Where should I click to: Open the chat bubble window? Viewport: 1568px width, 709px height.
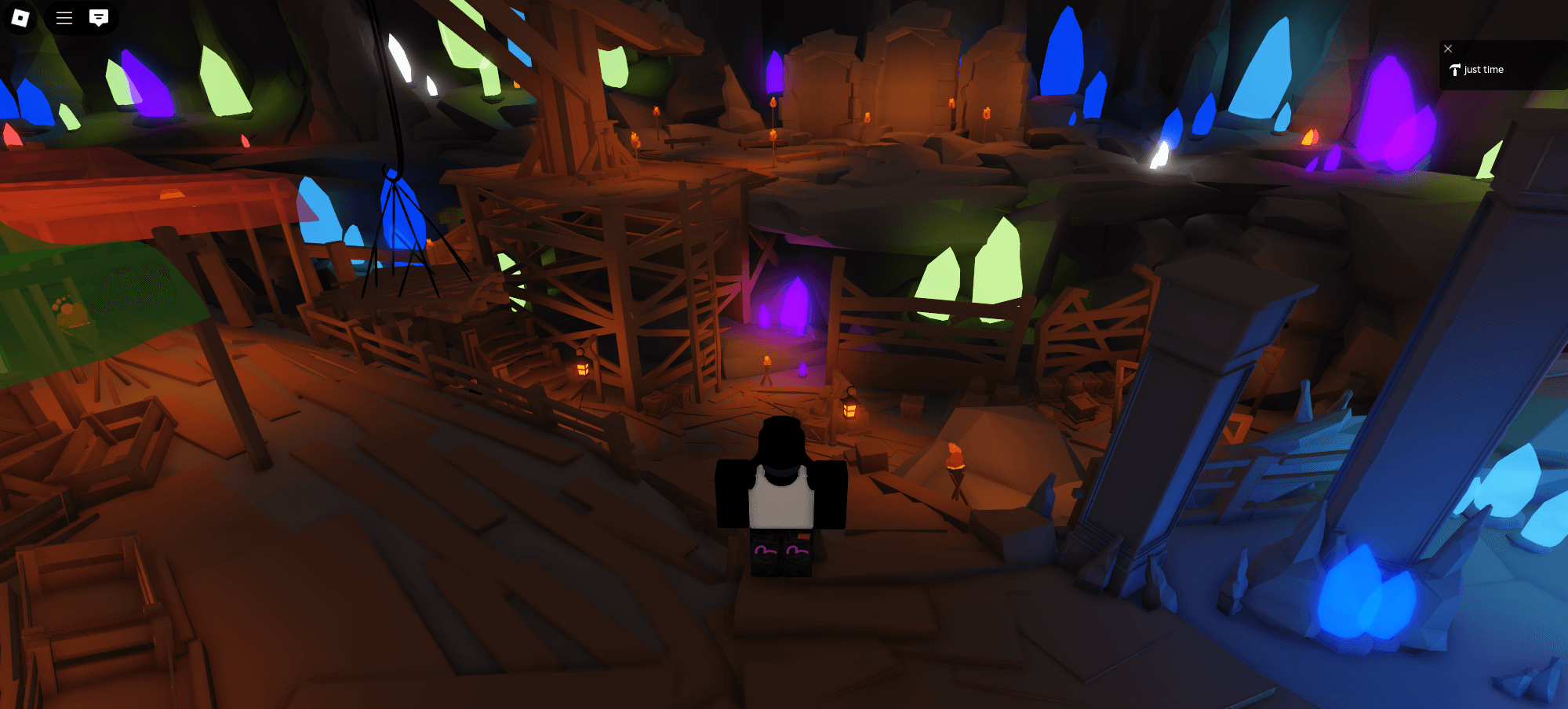point(98,18)
